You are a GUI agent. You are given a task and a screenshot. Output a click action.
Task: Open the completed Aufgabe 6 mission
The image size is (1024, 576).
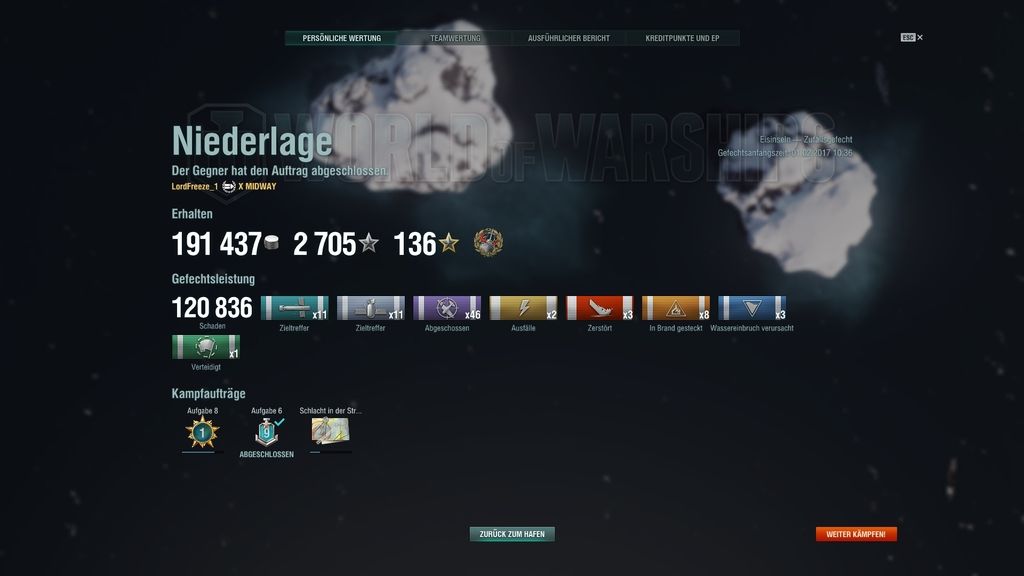pos(266,432)
